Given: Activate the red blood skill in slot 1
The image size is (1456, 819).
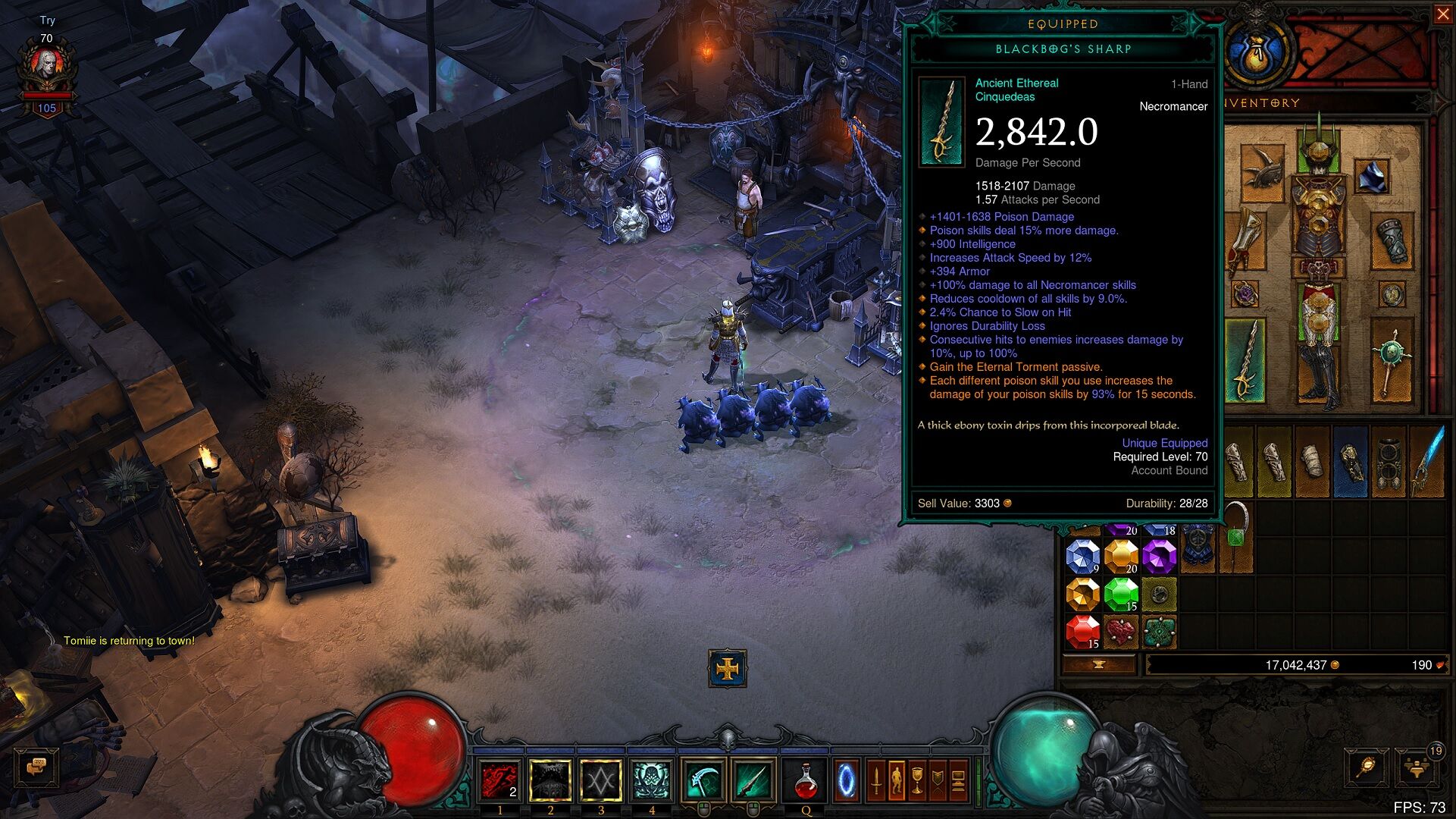Looking at the screenshot, I should click(499, 780).
